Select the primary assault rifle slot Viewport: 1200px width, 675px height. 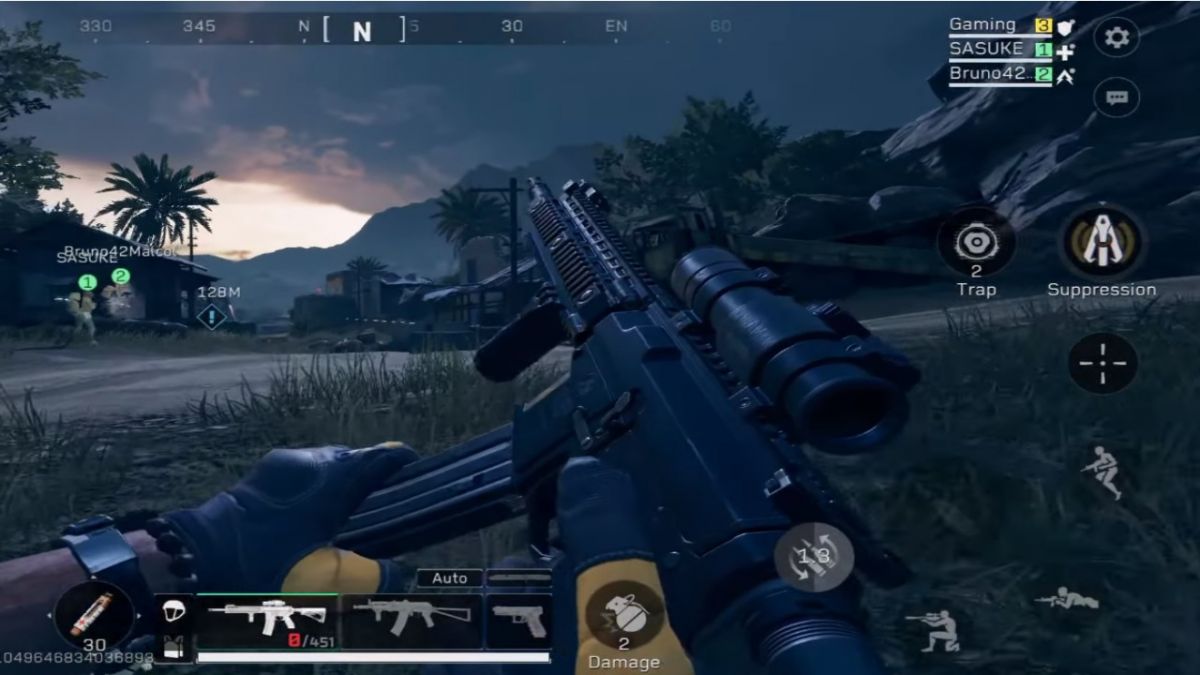click(x=268, y=620)
